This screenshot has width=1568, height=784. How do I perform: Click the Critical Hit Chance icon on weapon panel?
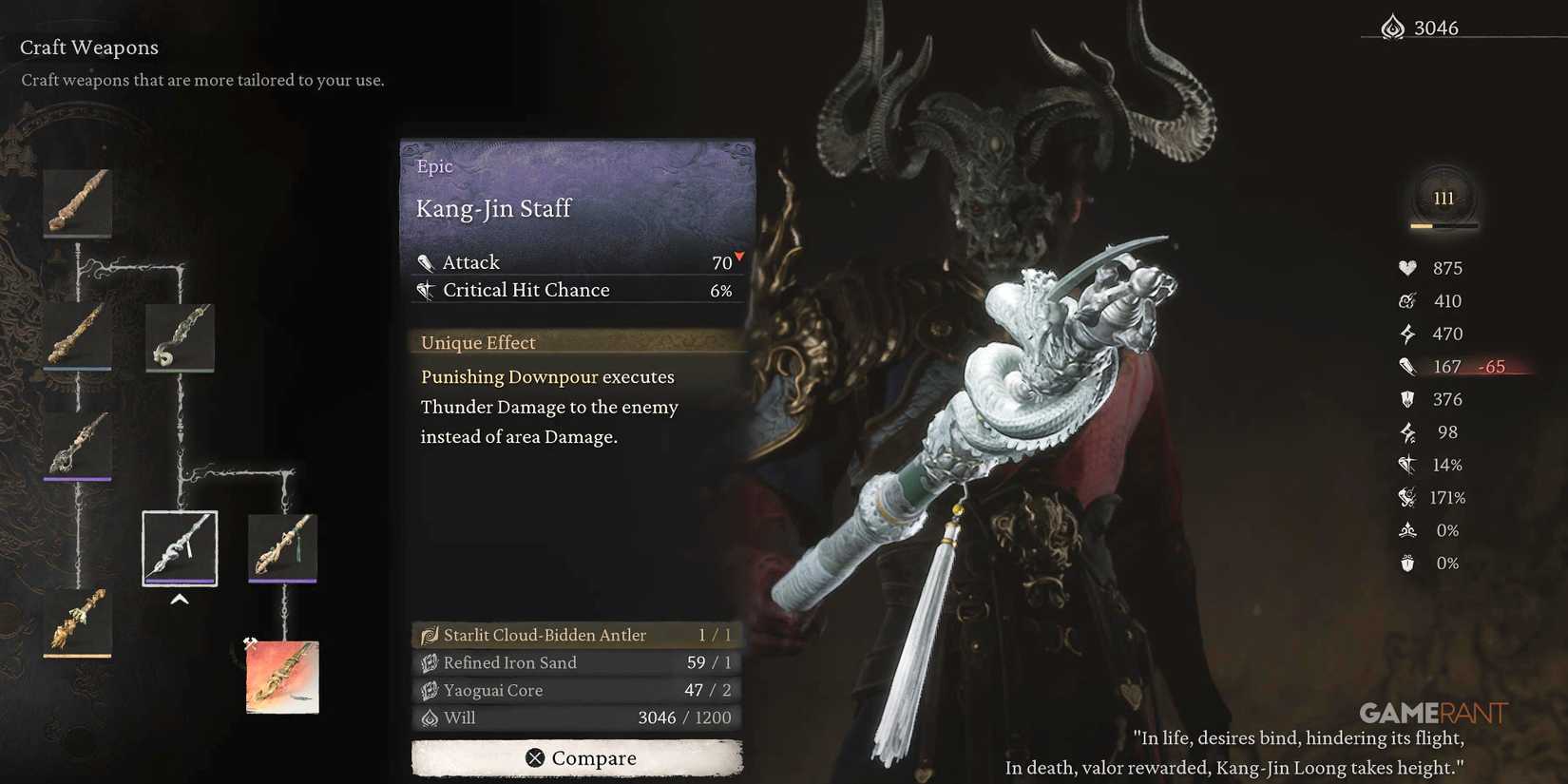(x=426, y=291)
